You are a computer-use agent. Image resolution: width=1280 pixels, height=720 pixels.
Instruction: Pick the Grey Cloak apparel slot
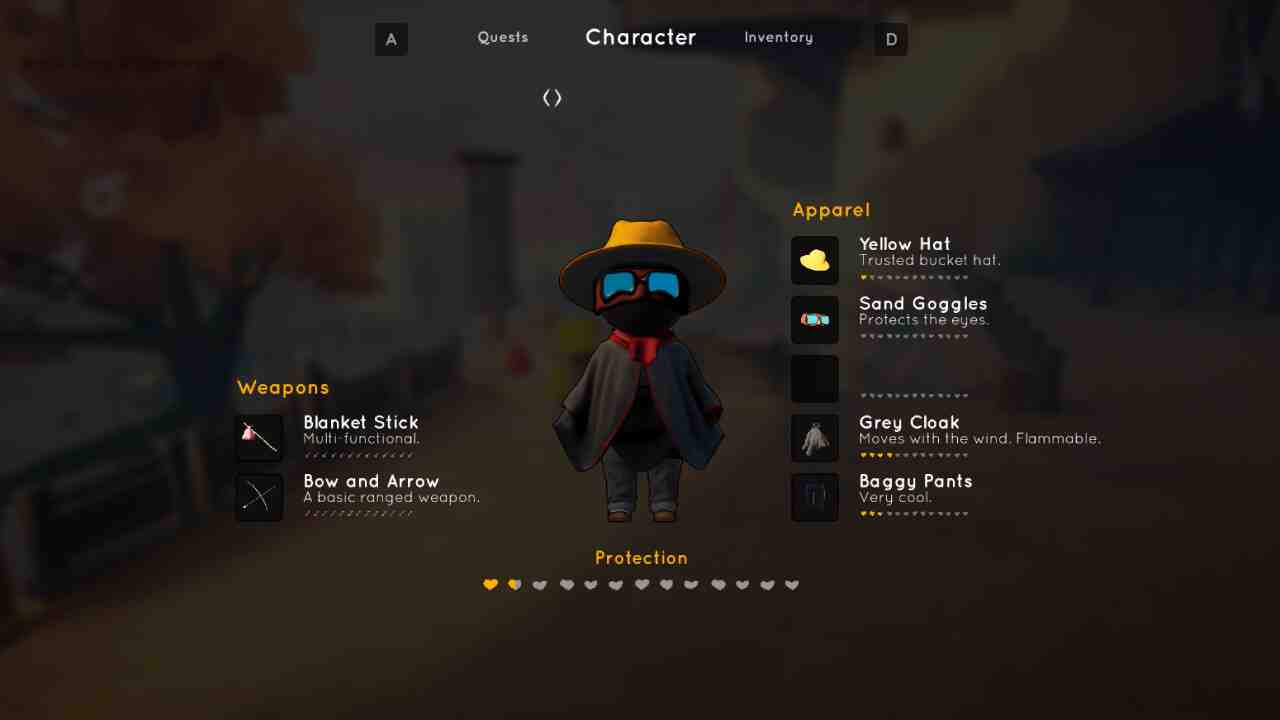tap(815, 438)
